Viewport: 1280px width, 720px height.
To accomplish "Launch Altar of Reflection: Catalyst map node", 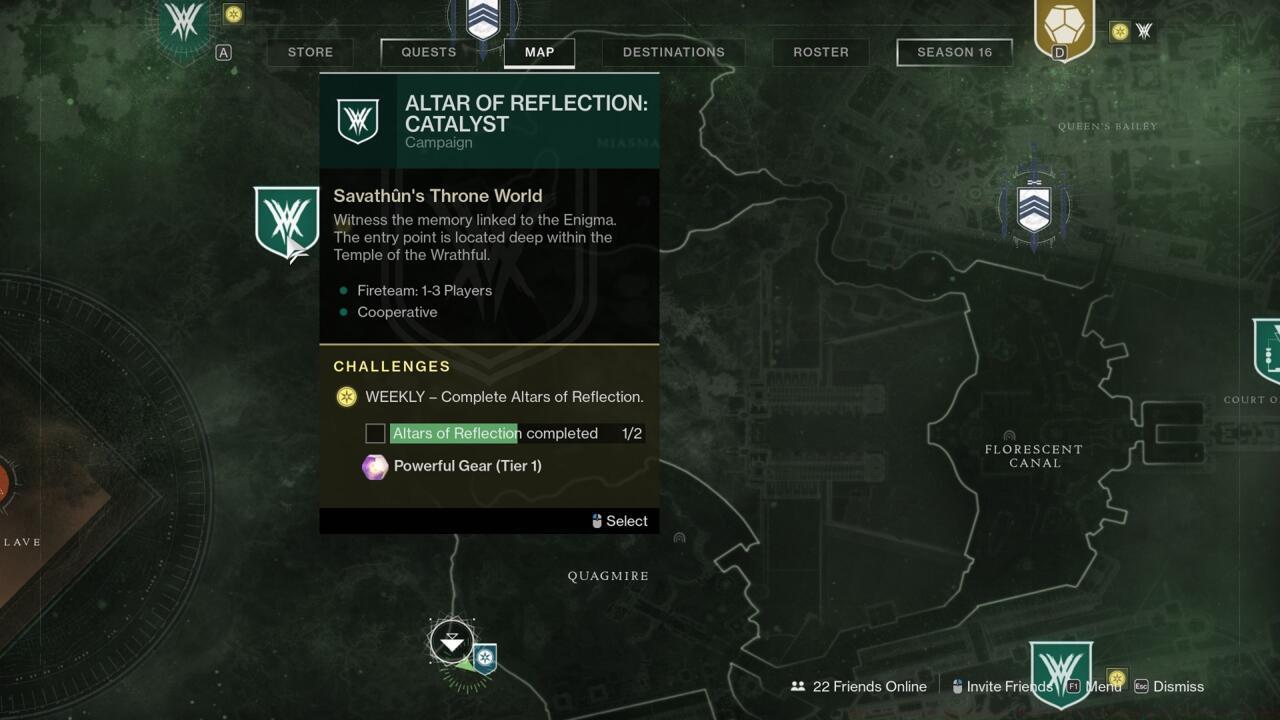I will click(286, 222).
